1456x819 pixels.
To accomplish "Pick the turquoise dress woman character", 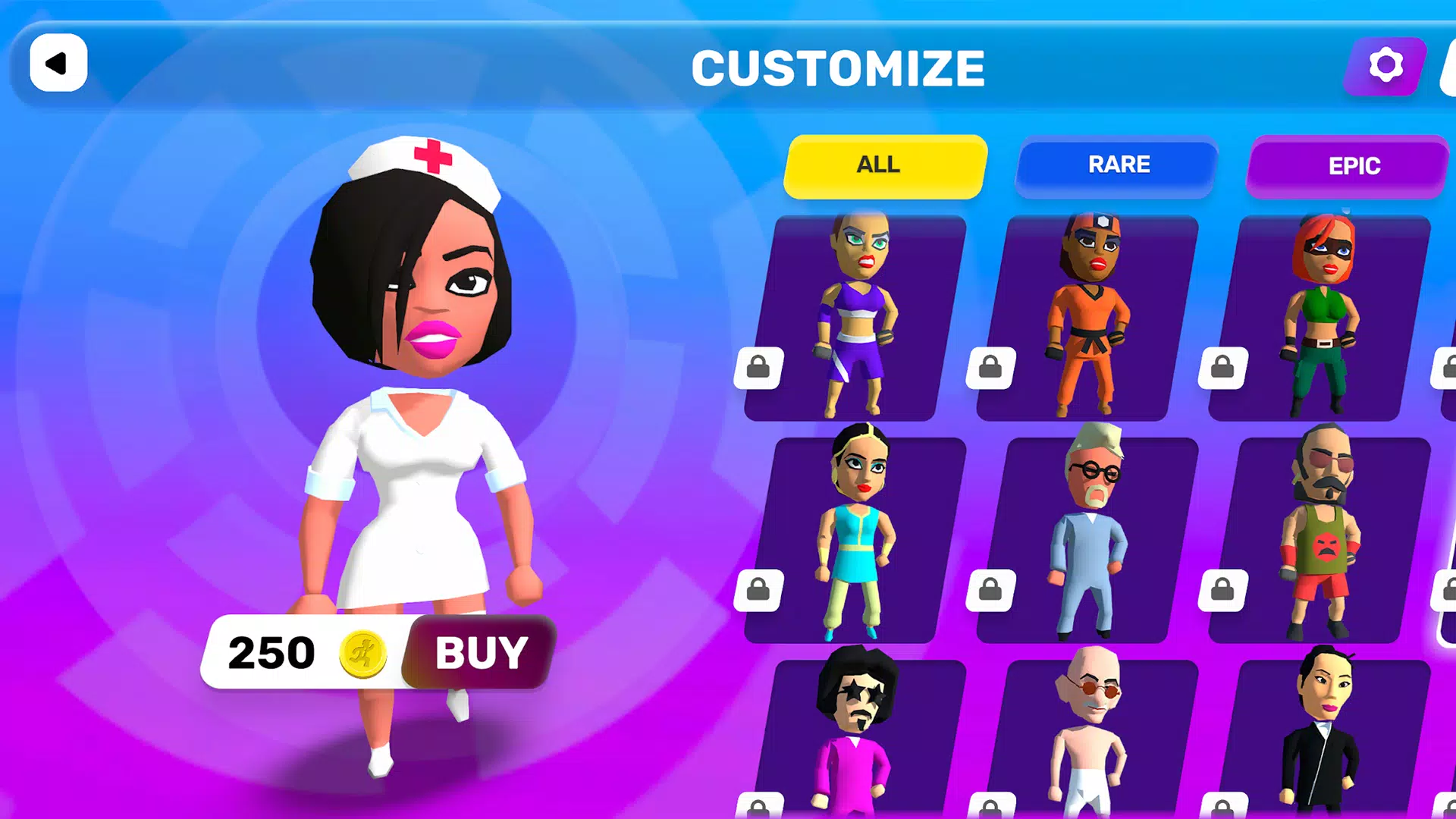I will (x=855, y=538).
